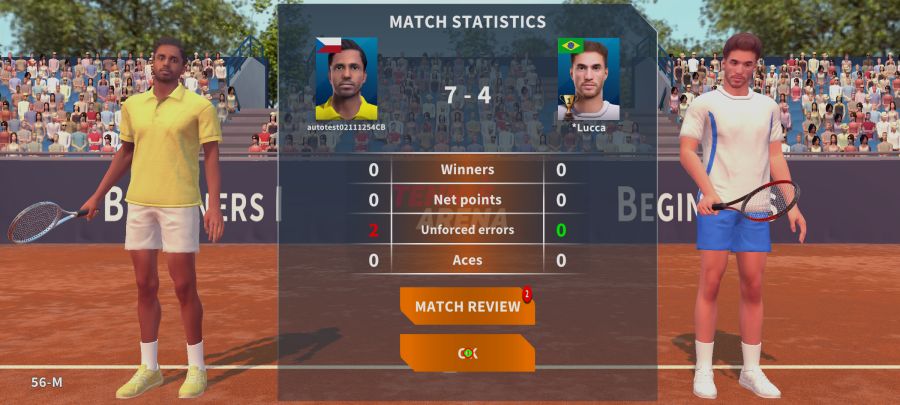
Task: Select autotest02111254CB's player portrait
Action: pyautogui.click(x=346, y=79)
